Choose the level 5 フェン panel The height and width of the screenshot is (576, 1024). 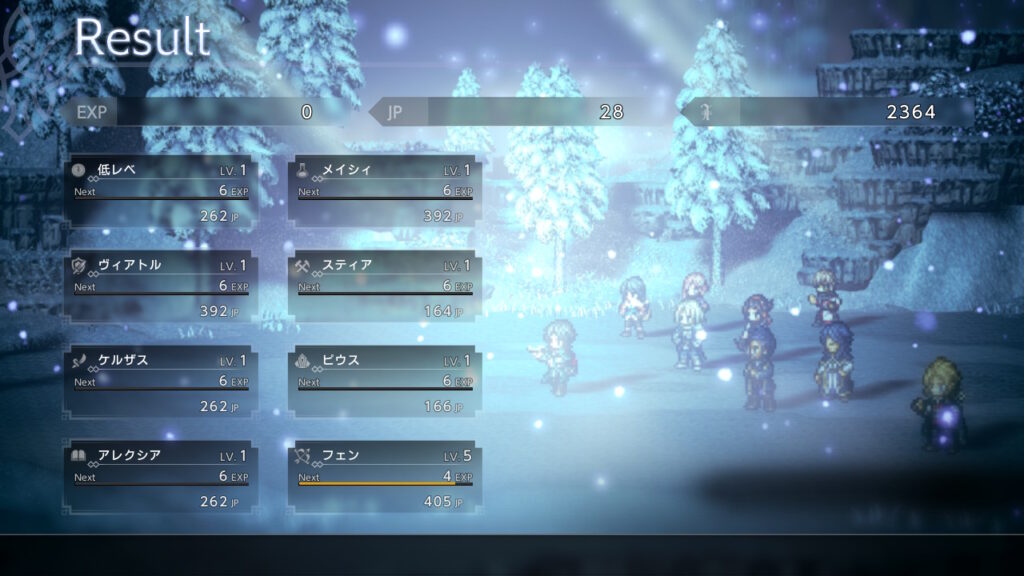384,476
